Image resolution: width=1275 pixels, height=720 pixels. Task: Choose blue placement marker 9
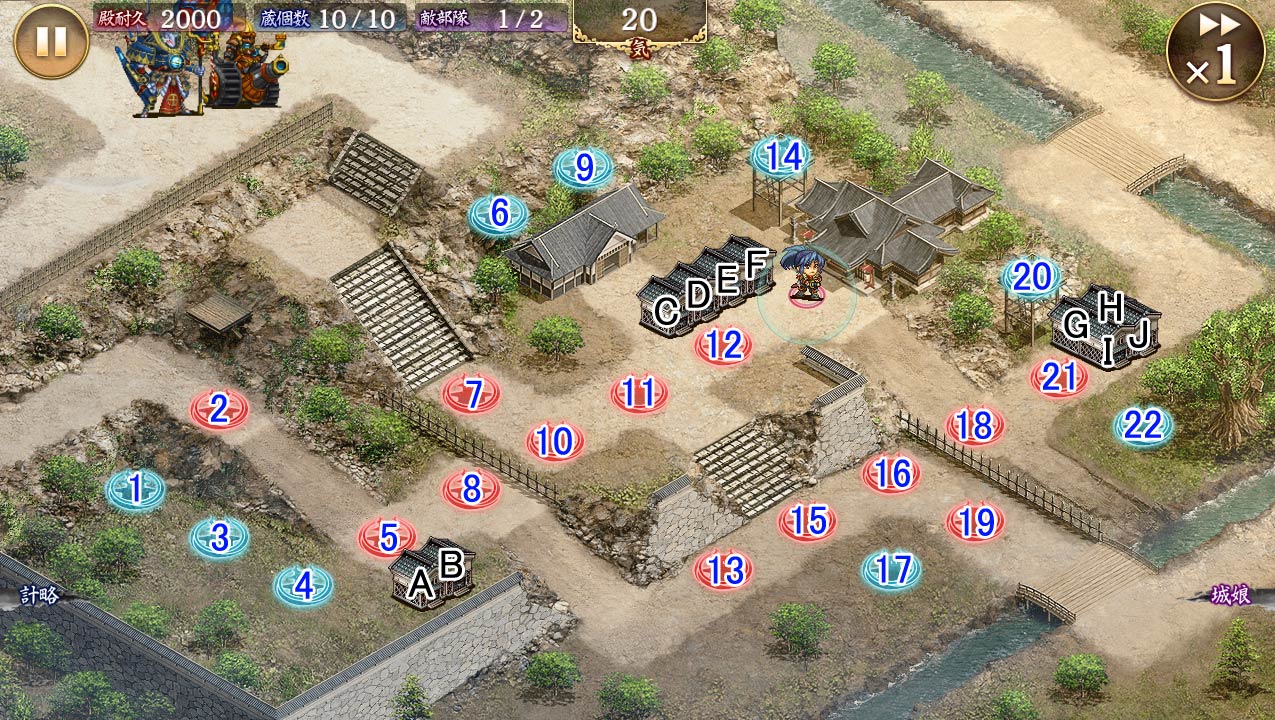tap(583, 168)
